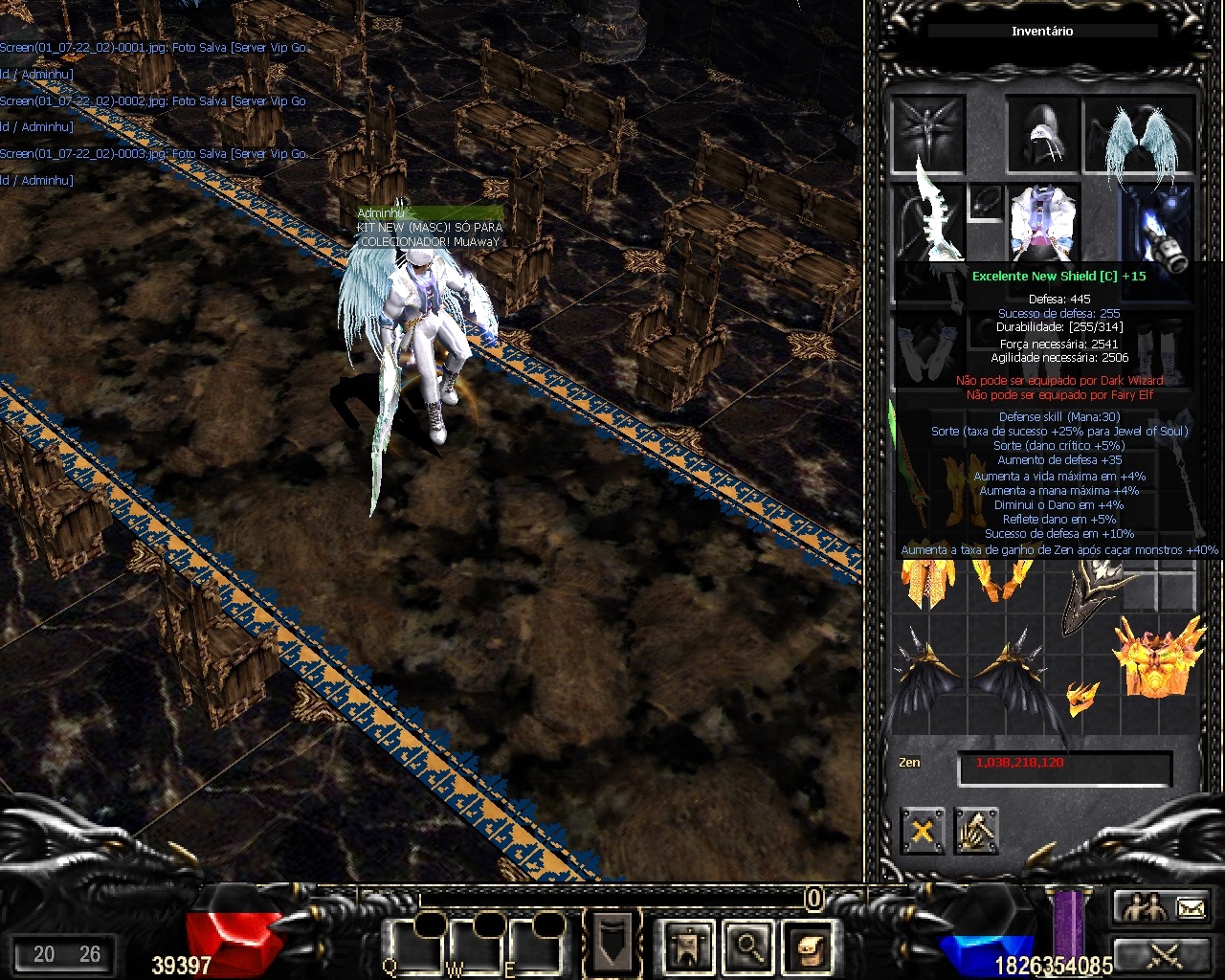Image resolution: width=1225 pixels, height=980 pixels.
Task: Click the magnifying glass button
Action: [x=746, y=946]
